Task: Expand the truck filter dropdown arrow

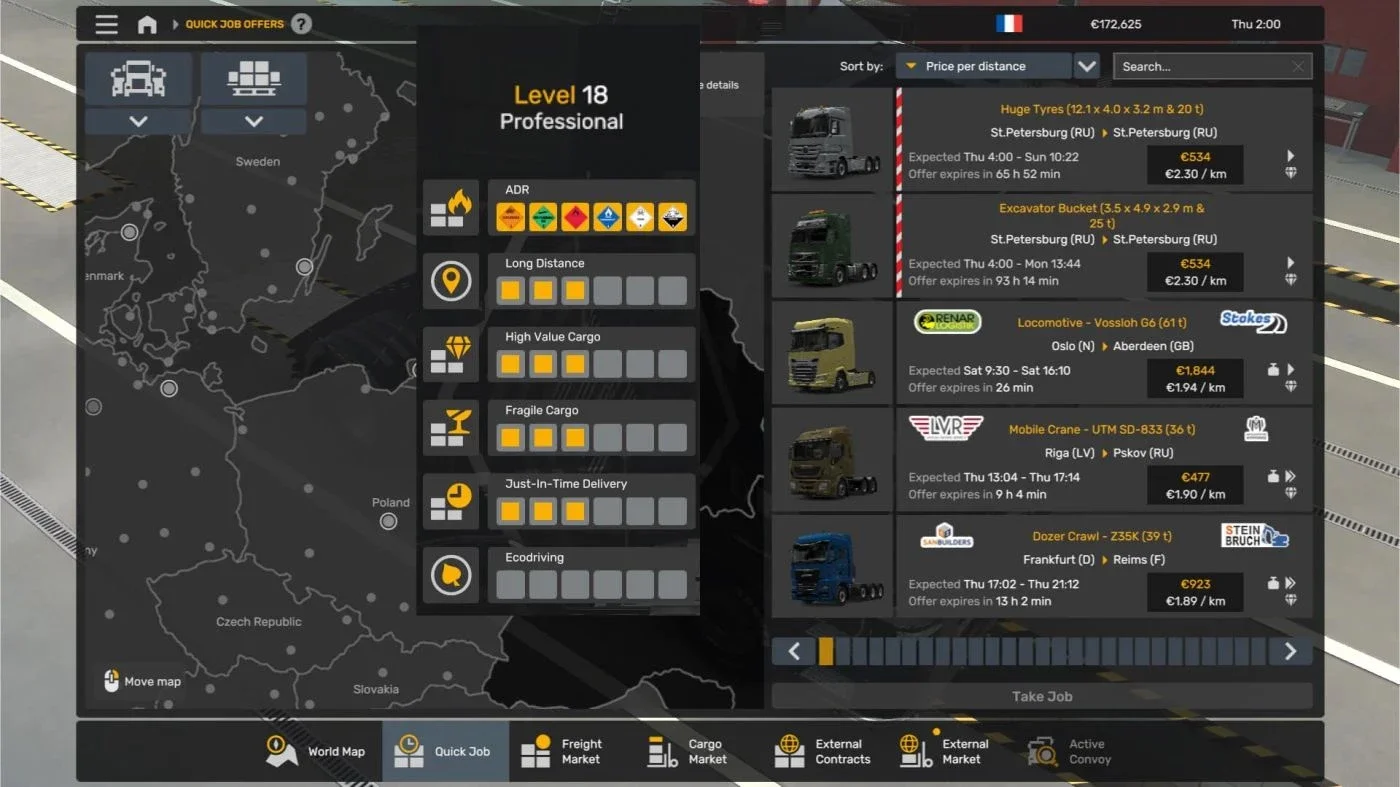Action: click(139, 120)
